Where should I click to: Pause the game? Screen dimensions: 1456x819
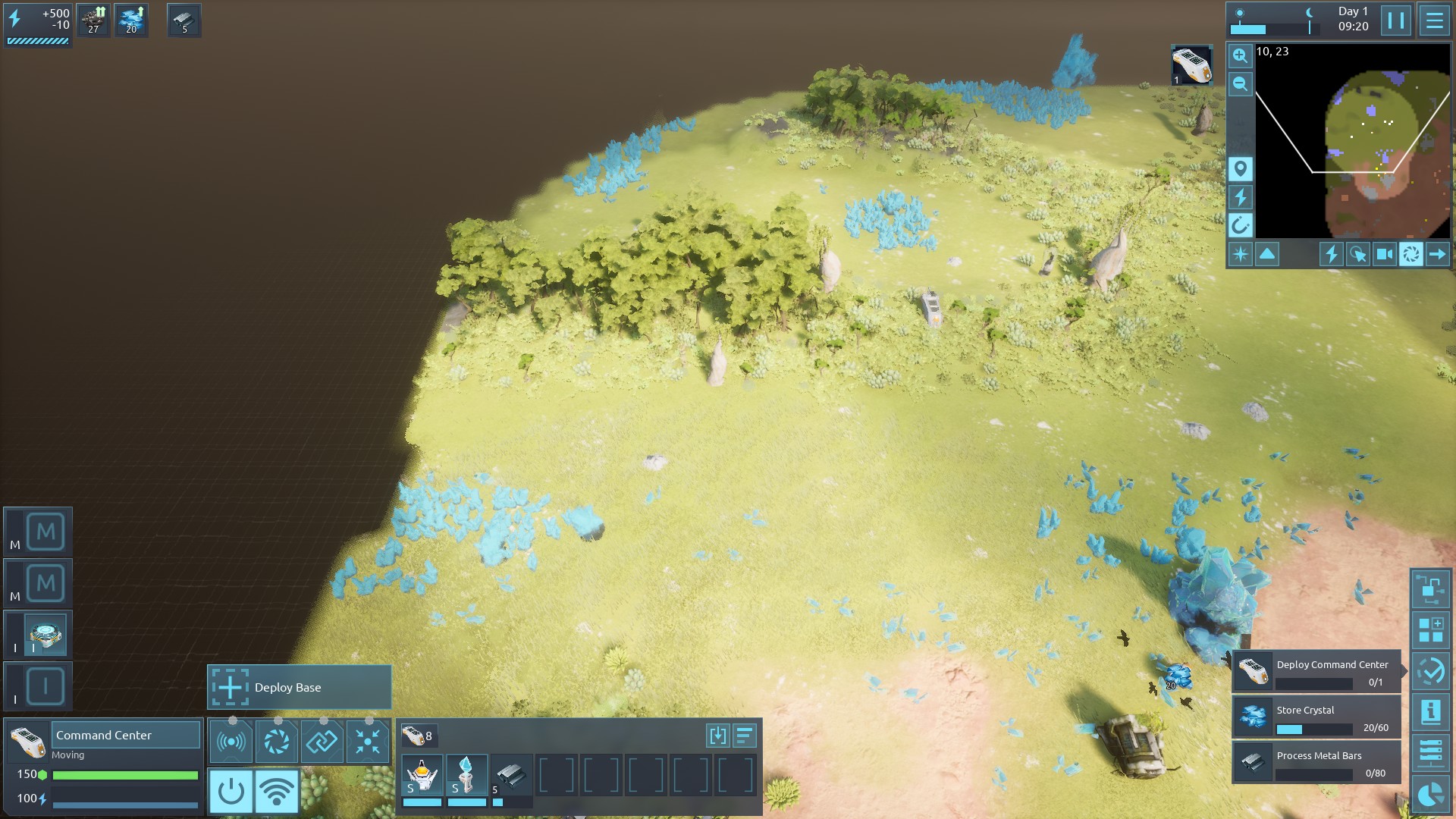tap(1395, 20)
